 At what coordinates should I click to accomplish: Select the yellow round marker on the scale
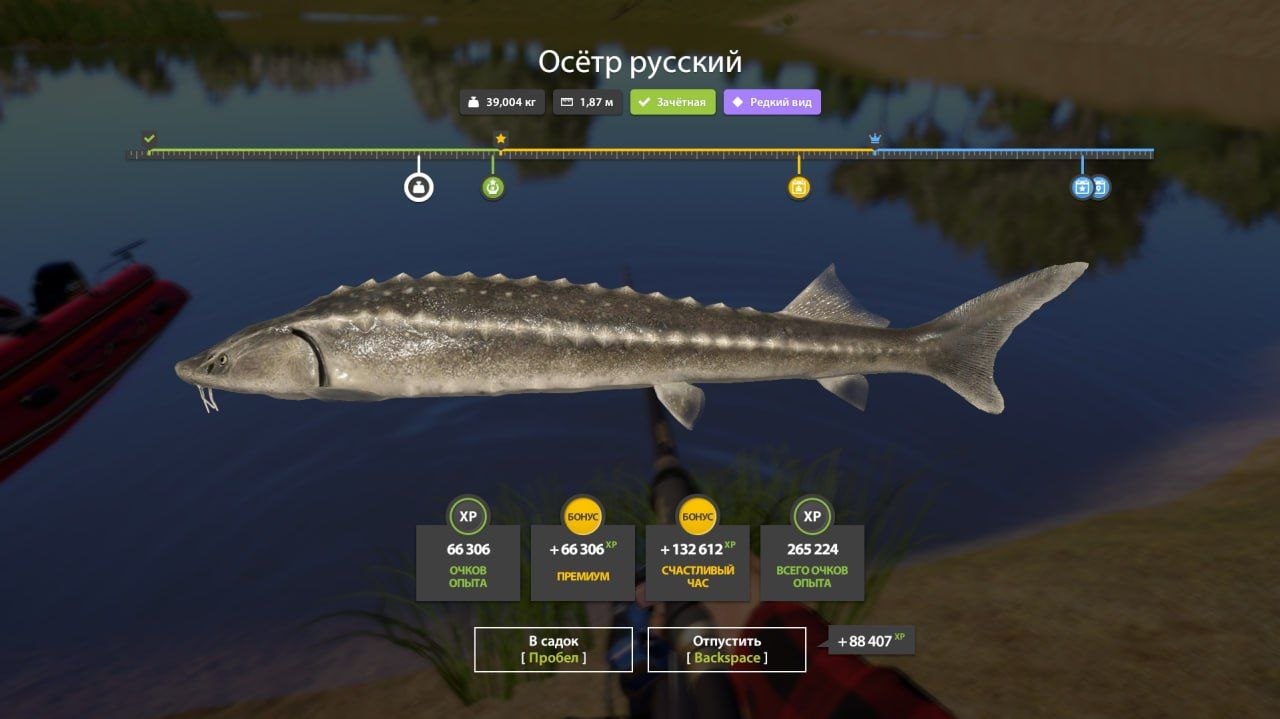(x=798, y=187)
